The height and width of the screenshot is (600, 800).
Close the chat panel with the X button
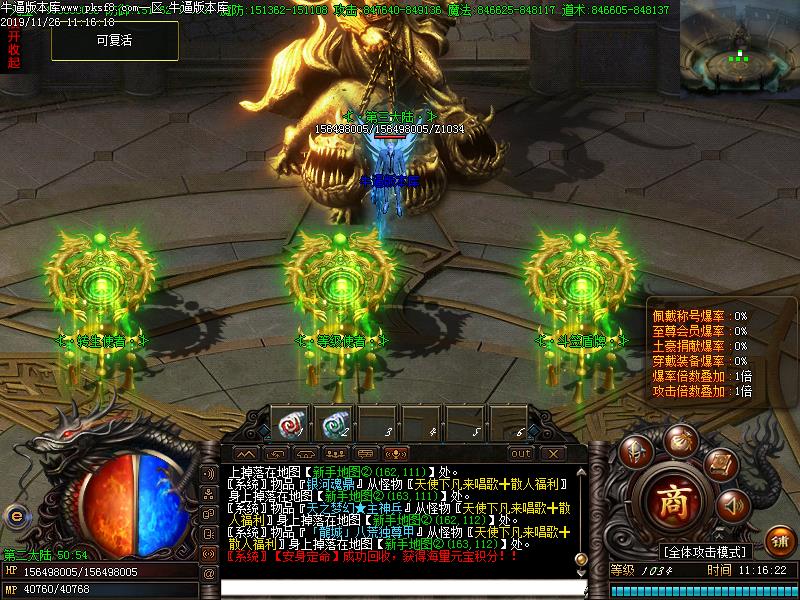pos(551,453)
